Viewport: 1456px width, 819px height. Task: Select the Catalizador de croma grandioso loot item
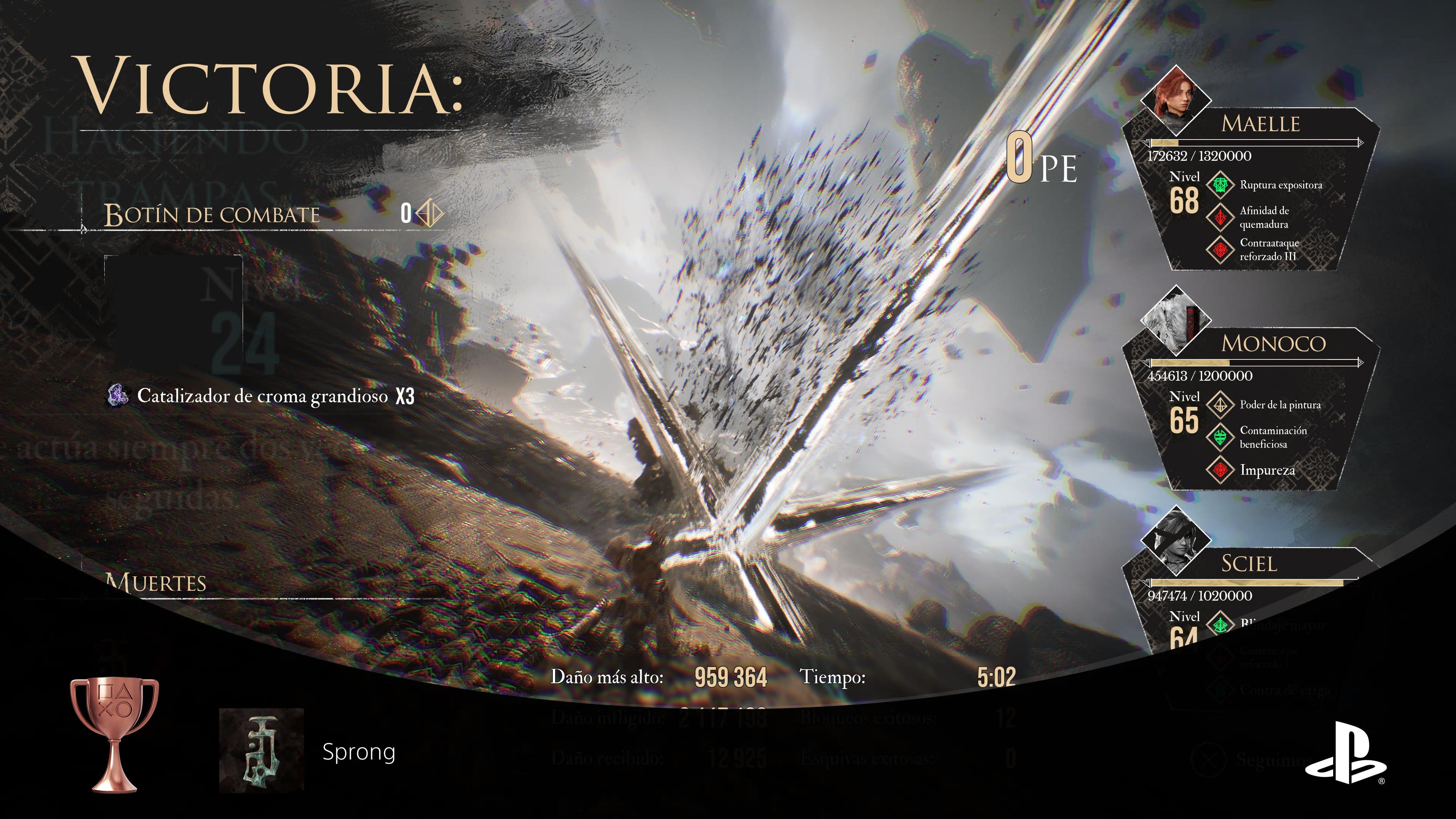click(x=261, y=395)
